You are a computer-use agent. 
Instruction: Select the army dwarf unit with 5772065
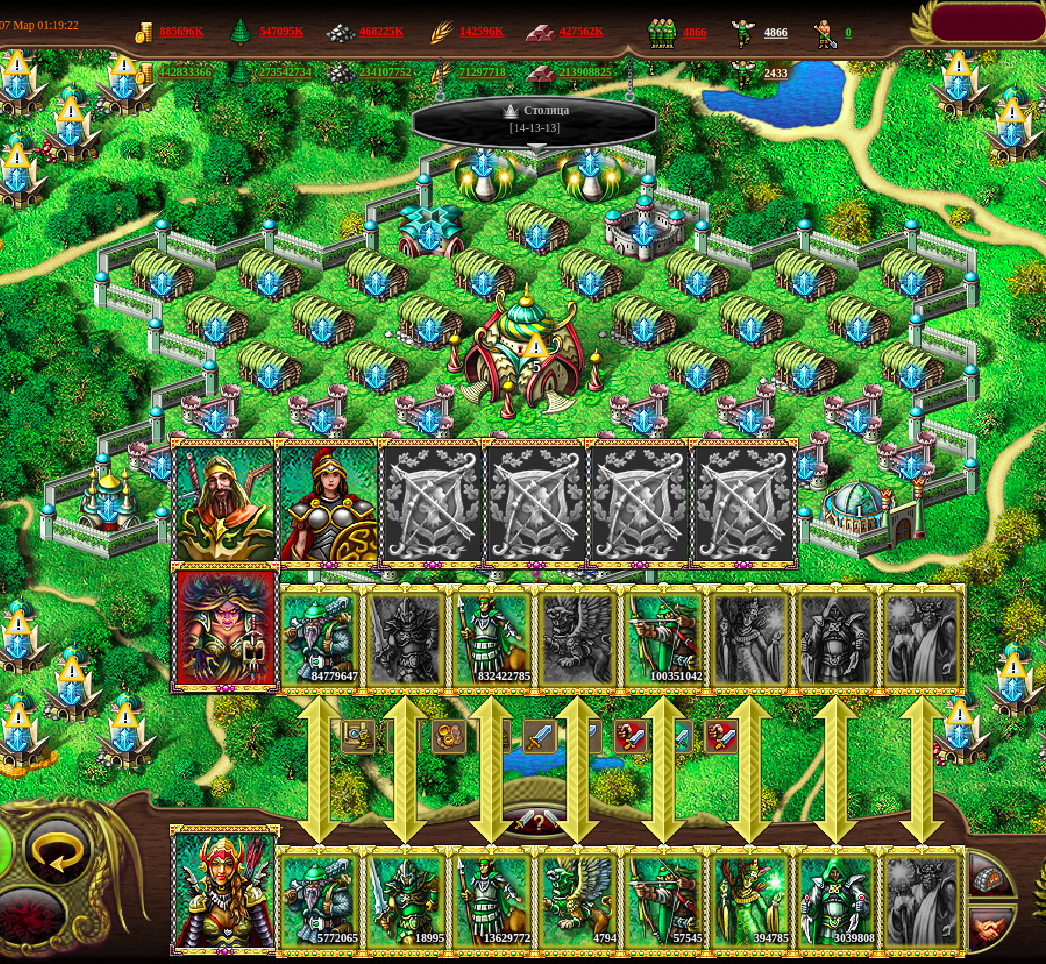[x=320, y=900]
